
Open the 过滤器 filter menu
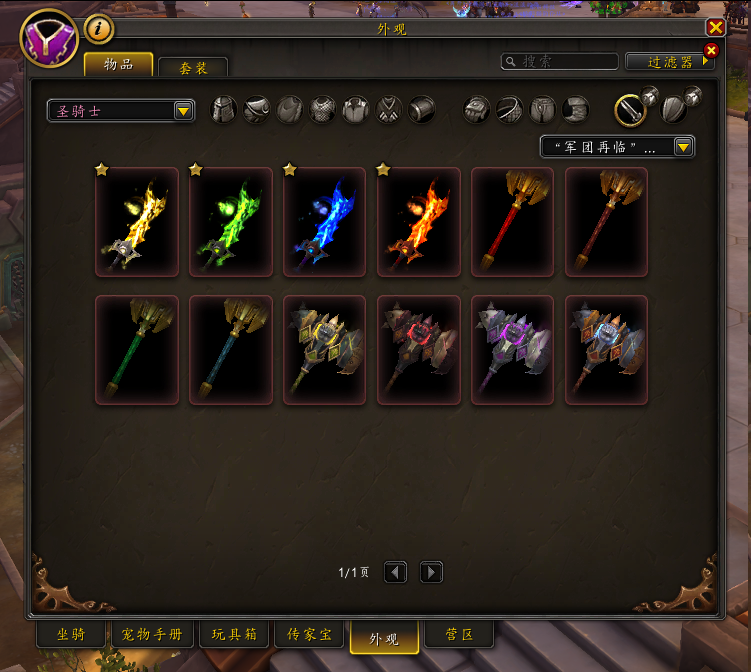[670, 61]
